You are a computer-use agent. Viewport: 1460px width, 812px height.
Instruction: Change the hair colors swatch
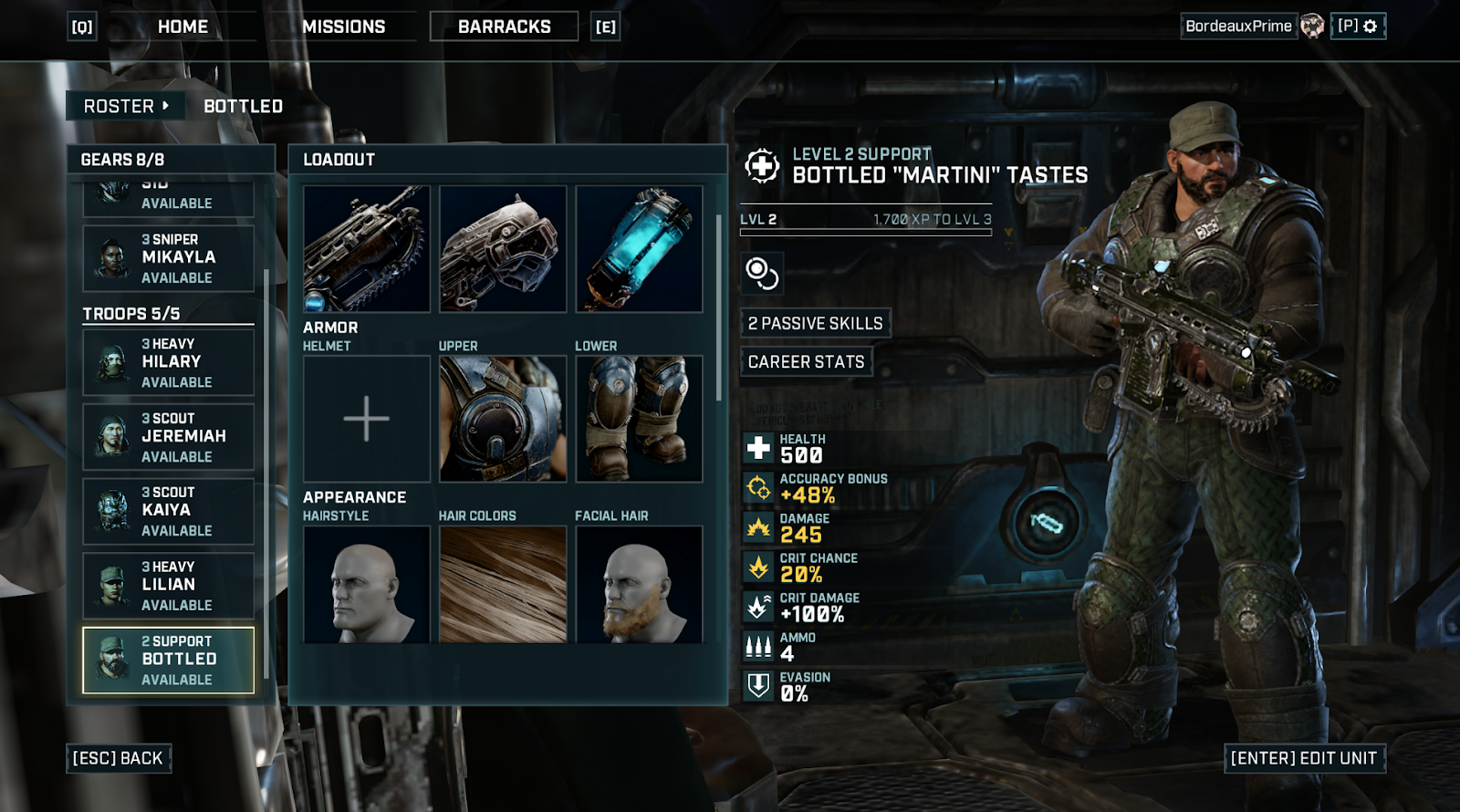(503, 585)
